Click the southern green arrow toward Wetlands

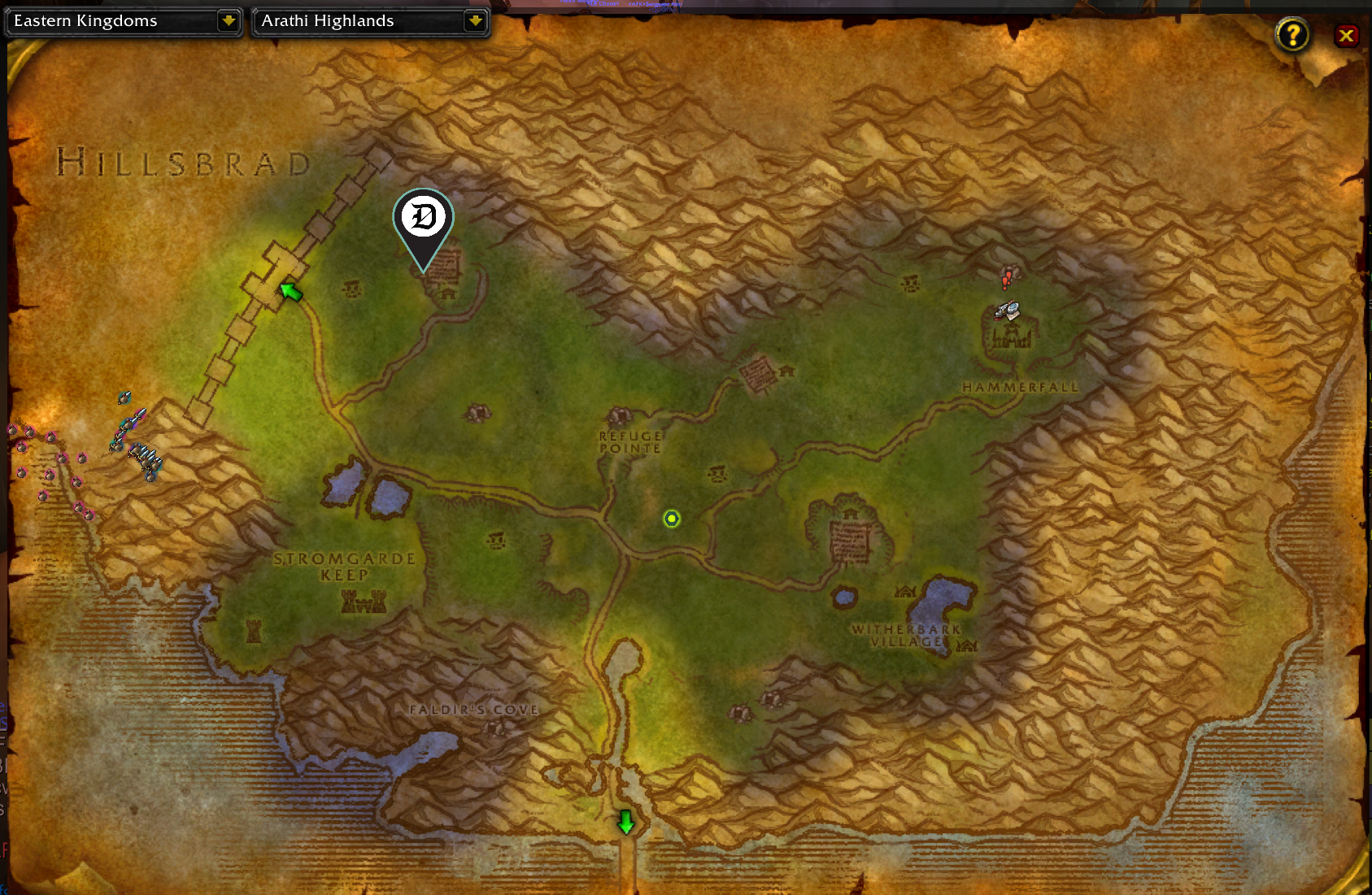coord(625,823)
